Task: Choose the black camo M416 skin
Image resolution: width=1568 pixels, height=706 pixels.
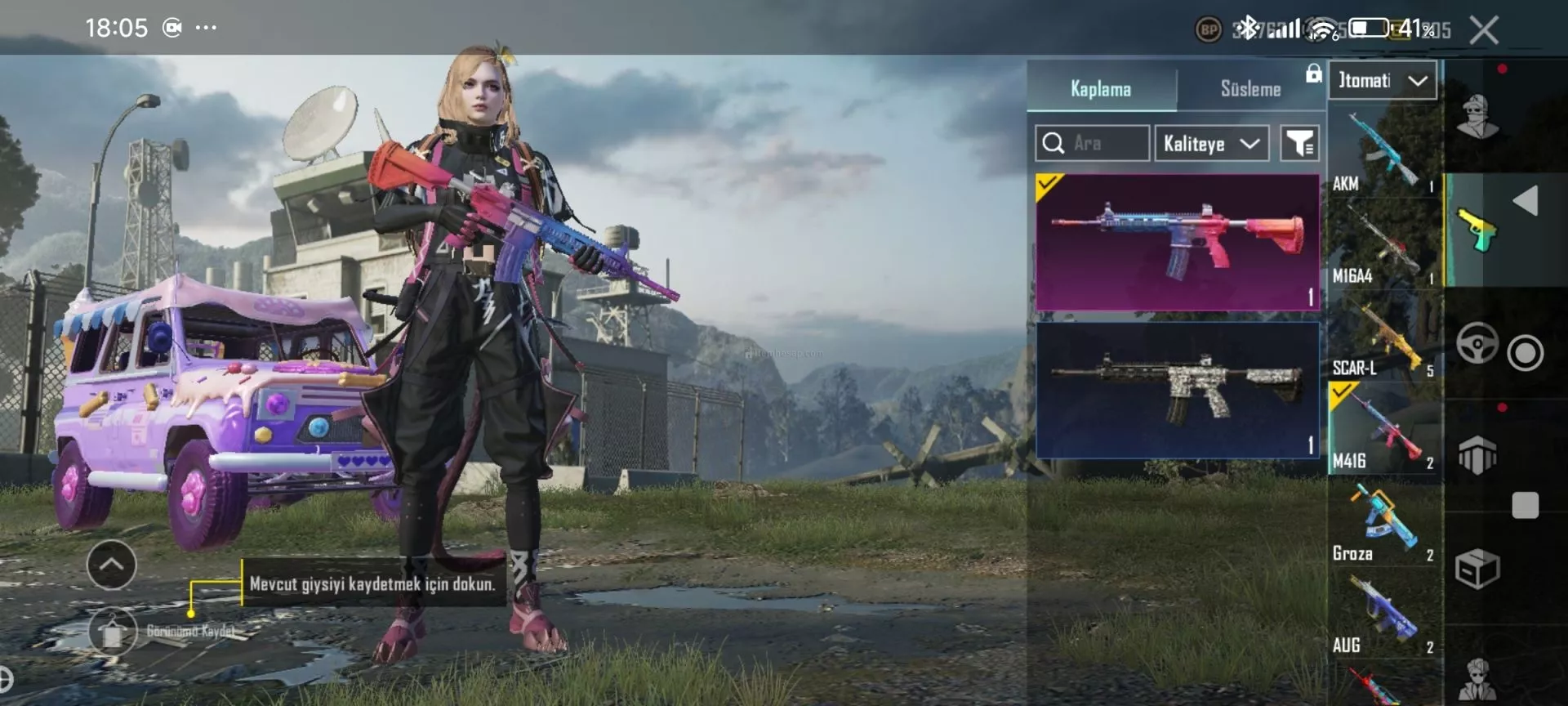Action: (x=1177, y=390)
